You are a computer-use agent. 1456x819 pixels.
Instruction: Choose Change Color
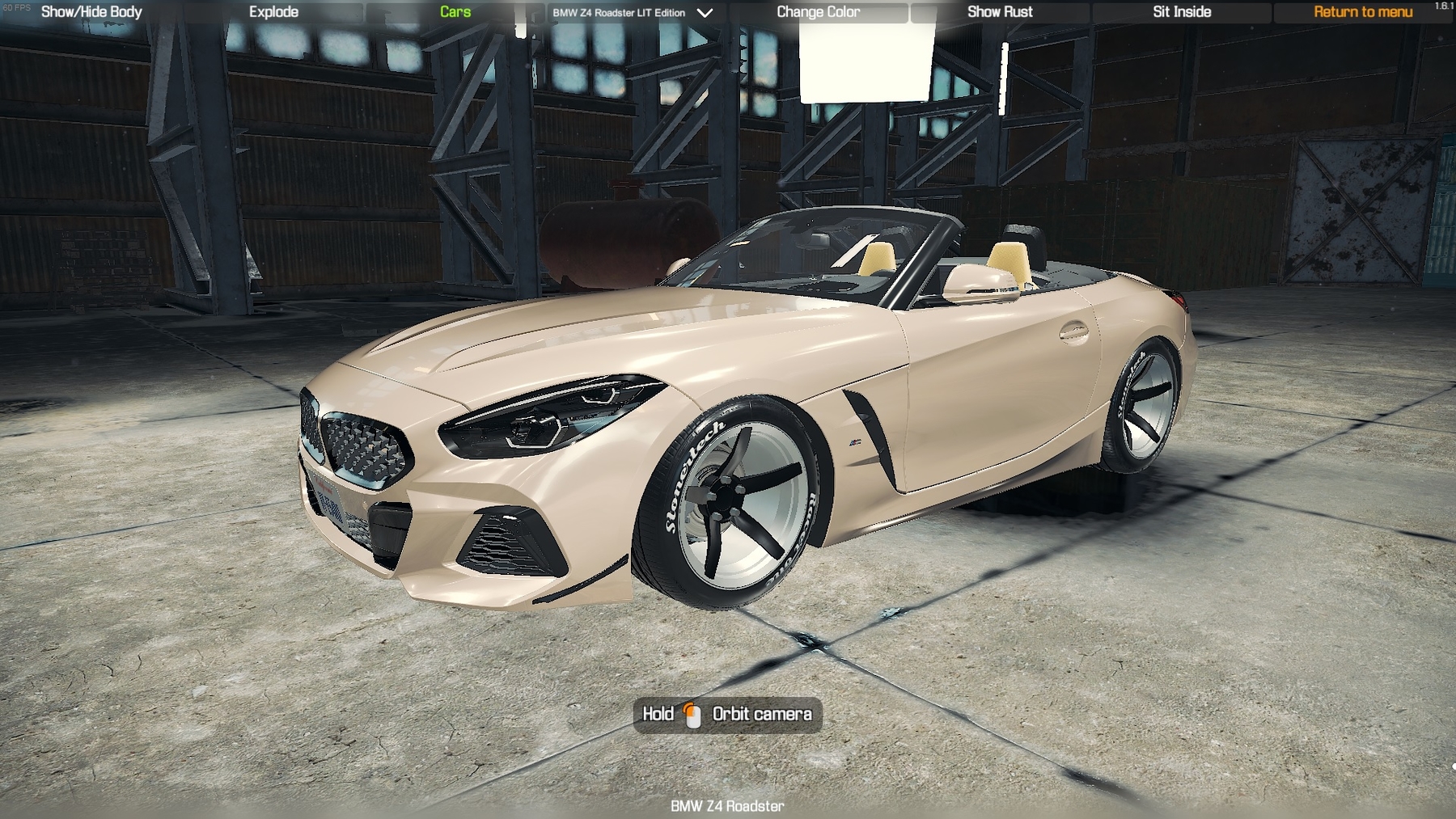point(818,12)
